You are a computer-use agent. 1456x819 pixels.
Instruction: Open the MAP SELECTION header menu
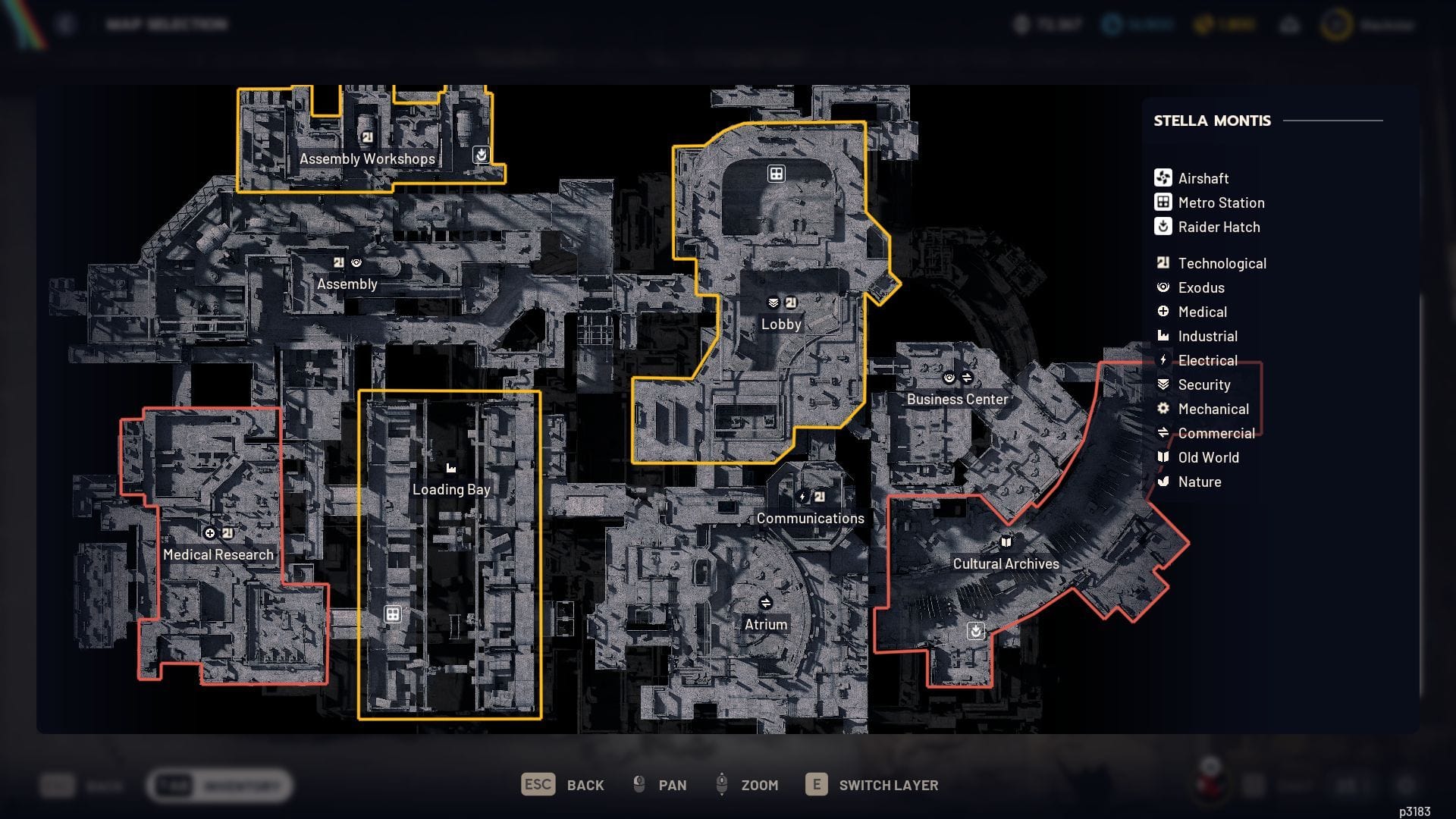pyautogui.click(x=166, y=24)
